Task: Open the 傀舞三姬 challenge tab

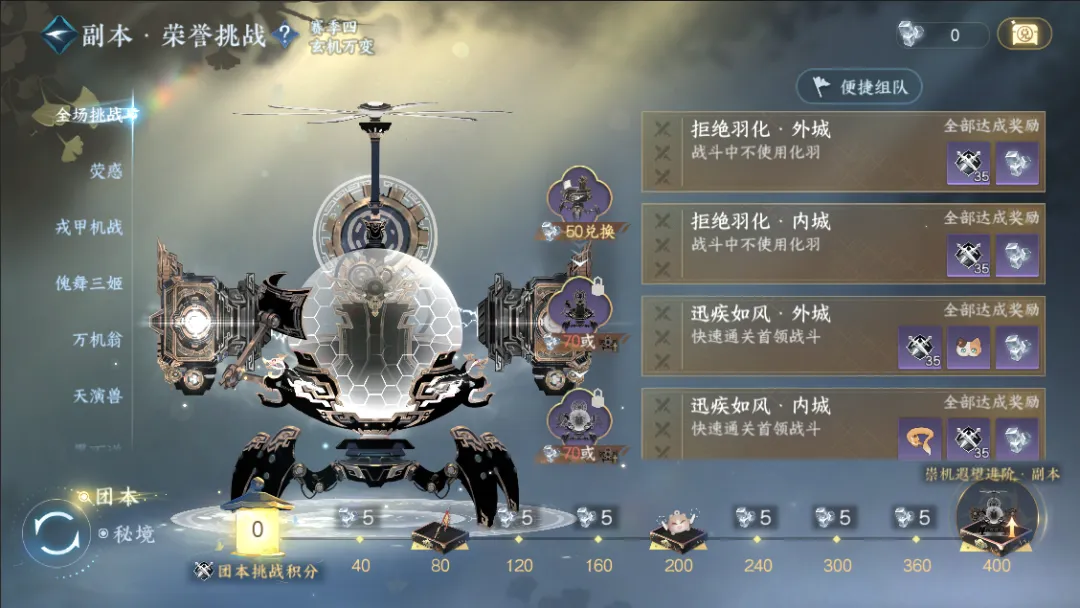Action: click(89, 283)
